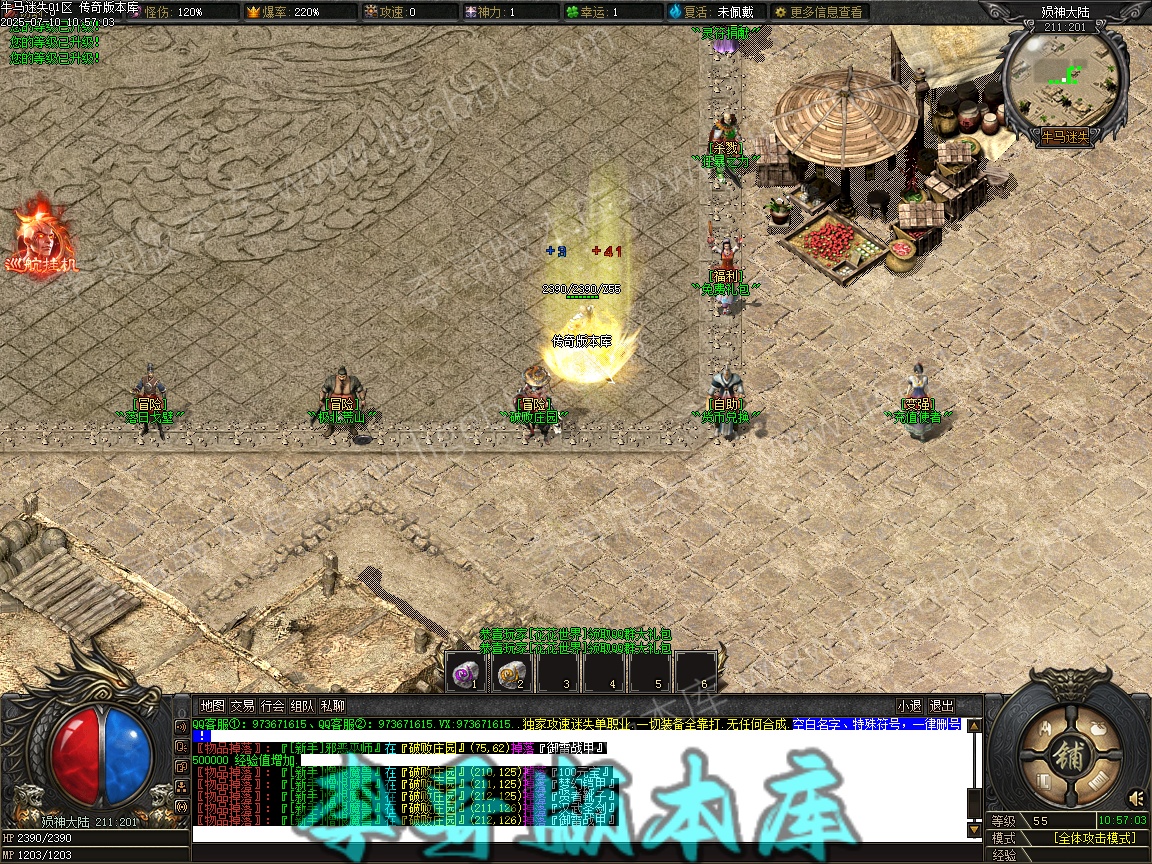
Task: Select the 私聊 private chat button
Action: click(332, 705)
